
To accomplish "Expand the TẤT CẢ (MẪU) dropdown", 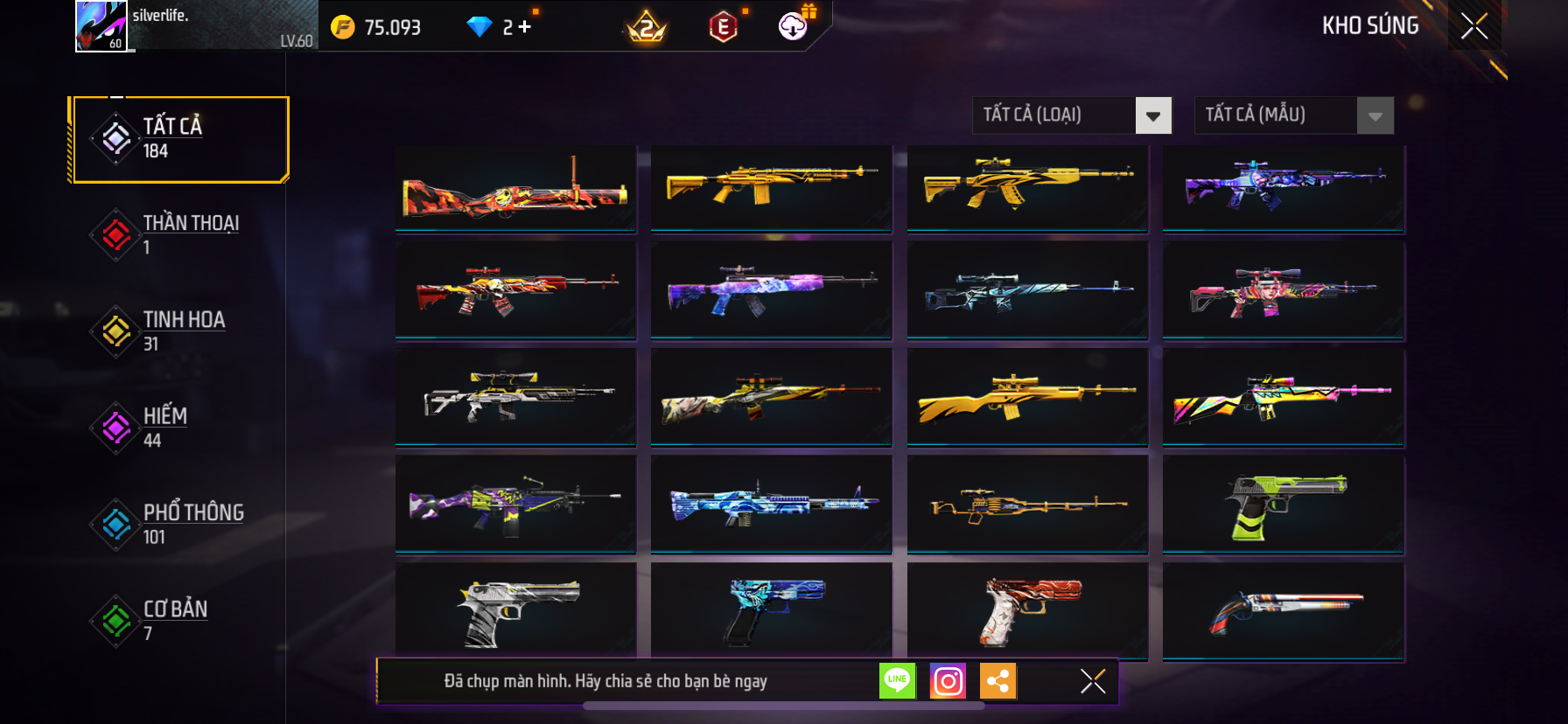I will coord(1375,115).
